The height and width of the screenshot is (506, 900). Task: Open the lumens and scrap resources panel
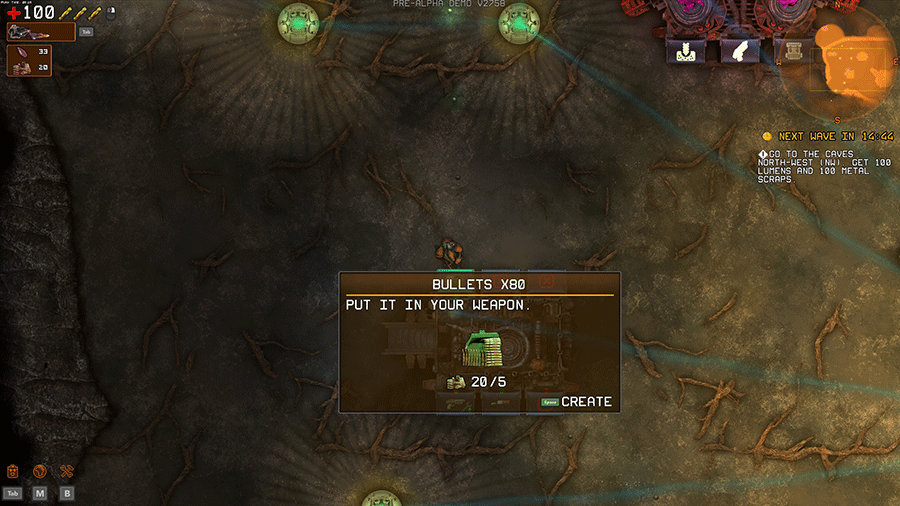tap(29, 60)
